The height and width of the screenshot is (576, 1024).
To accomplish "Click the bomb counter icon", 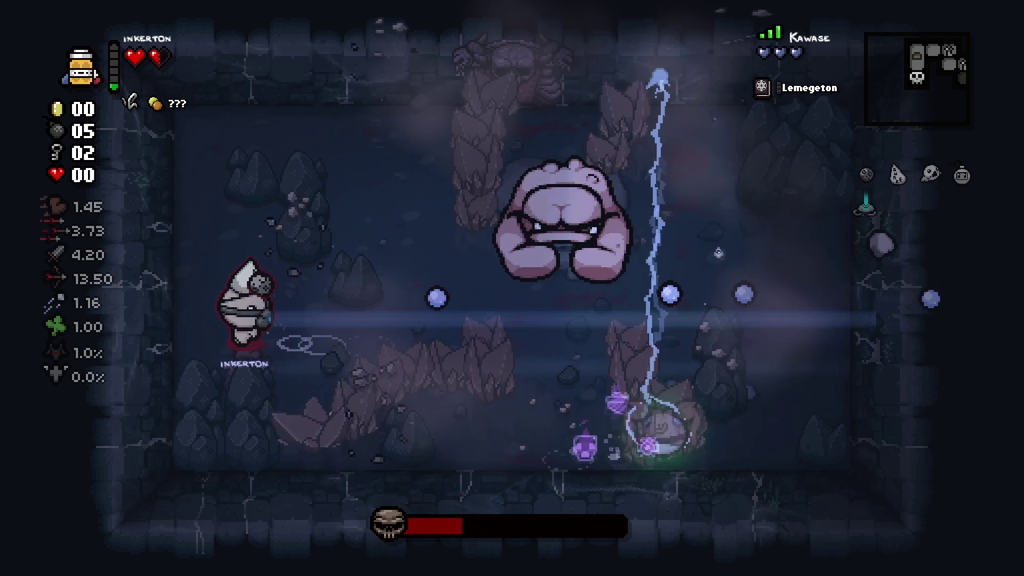I will point(57,131).
